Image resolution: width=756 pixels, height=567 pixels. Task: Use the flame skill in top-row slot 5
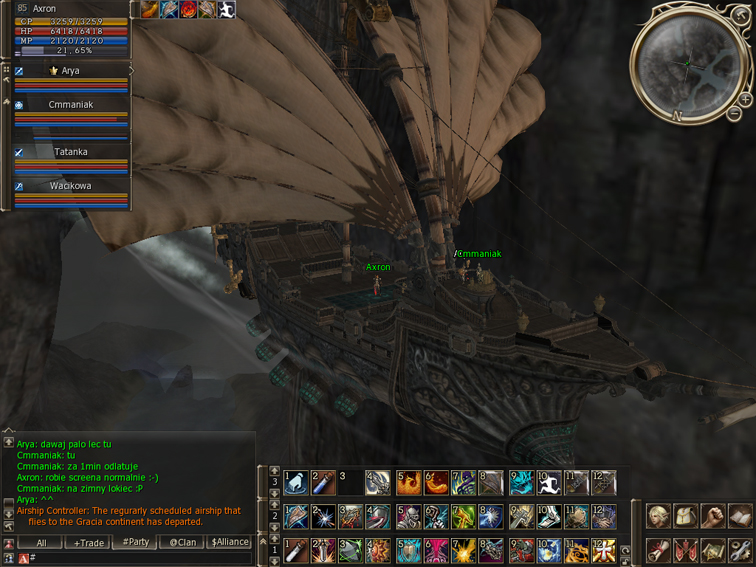(x=409, y=484)
